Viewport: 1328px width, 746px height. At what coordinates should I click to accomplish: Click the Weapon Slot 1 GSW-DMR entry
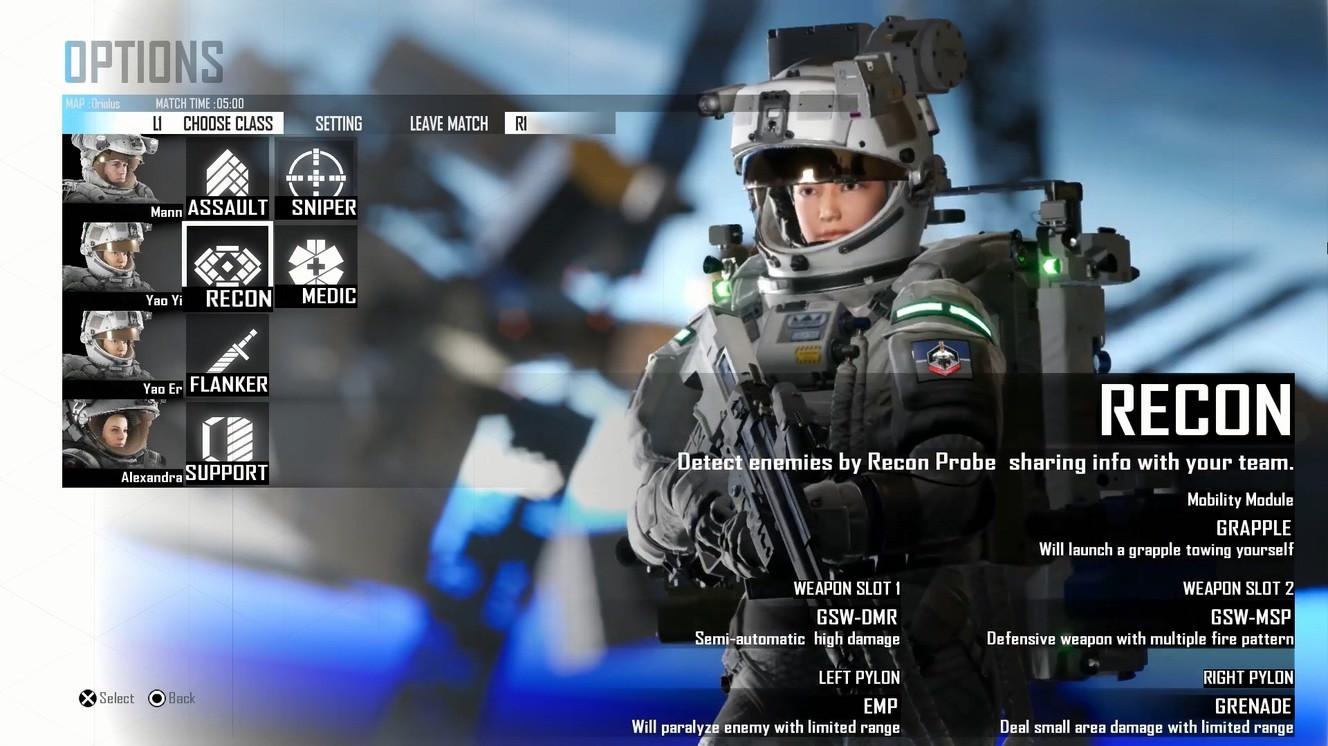857,617
